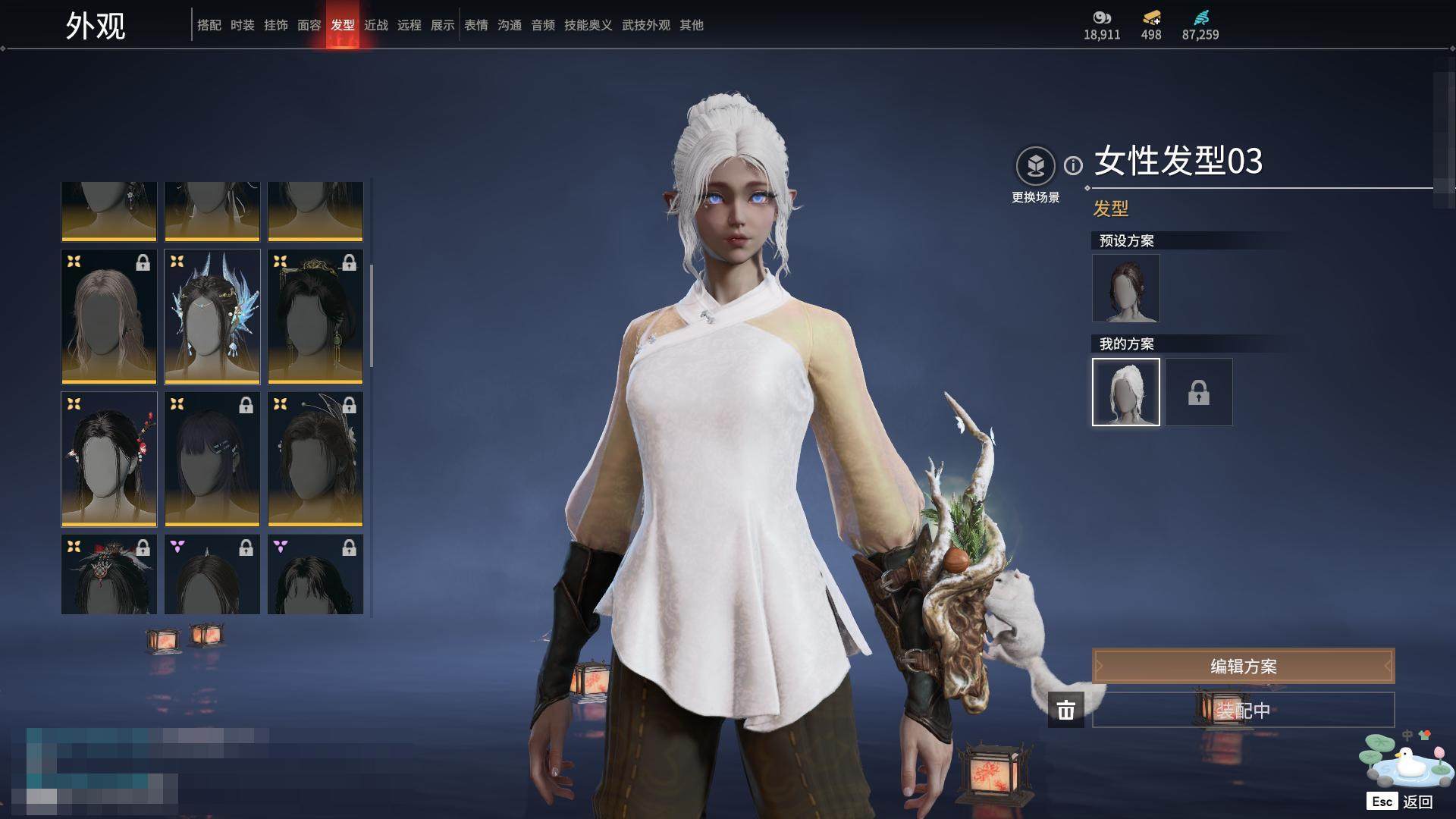Image resolution: width=1456 pixels, height=819 pixels.
Task: Click the 编辑方案 button
Action: click(x=1243, y=667)
